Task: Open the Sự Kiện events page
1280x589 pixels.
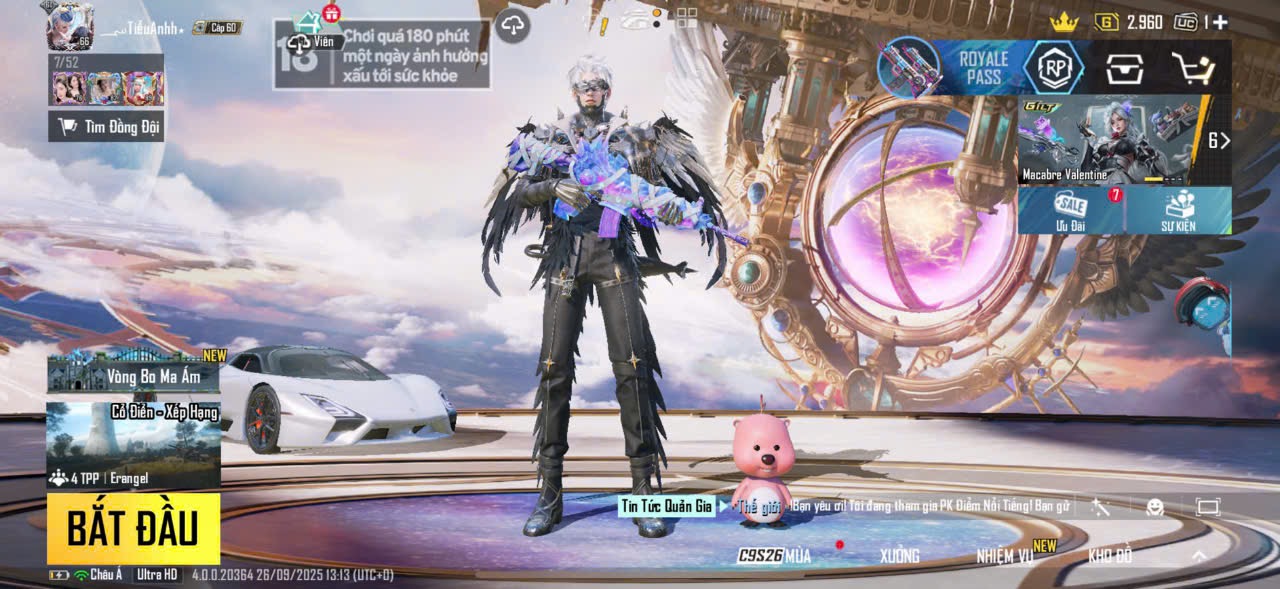Action: [x=1178, y=210]
